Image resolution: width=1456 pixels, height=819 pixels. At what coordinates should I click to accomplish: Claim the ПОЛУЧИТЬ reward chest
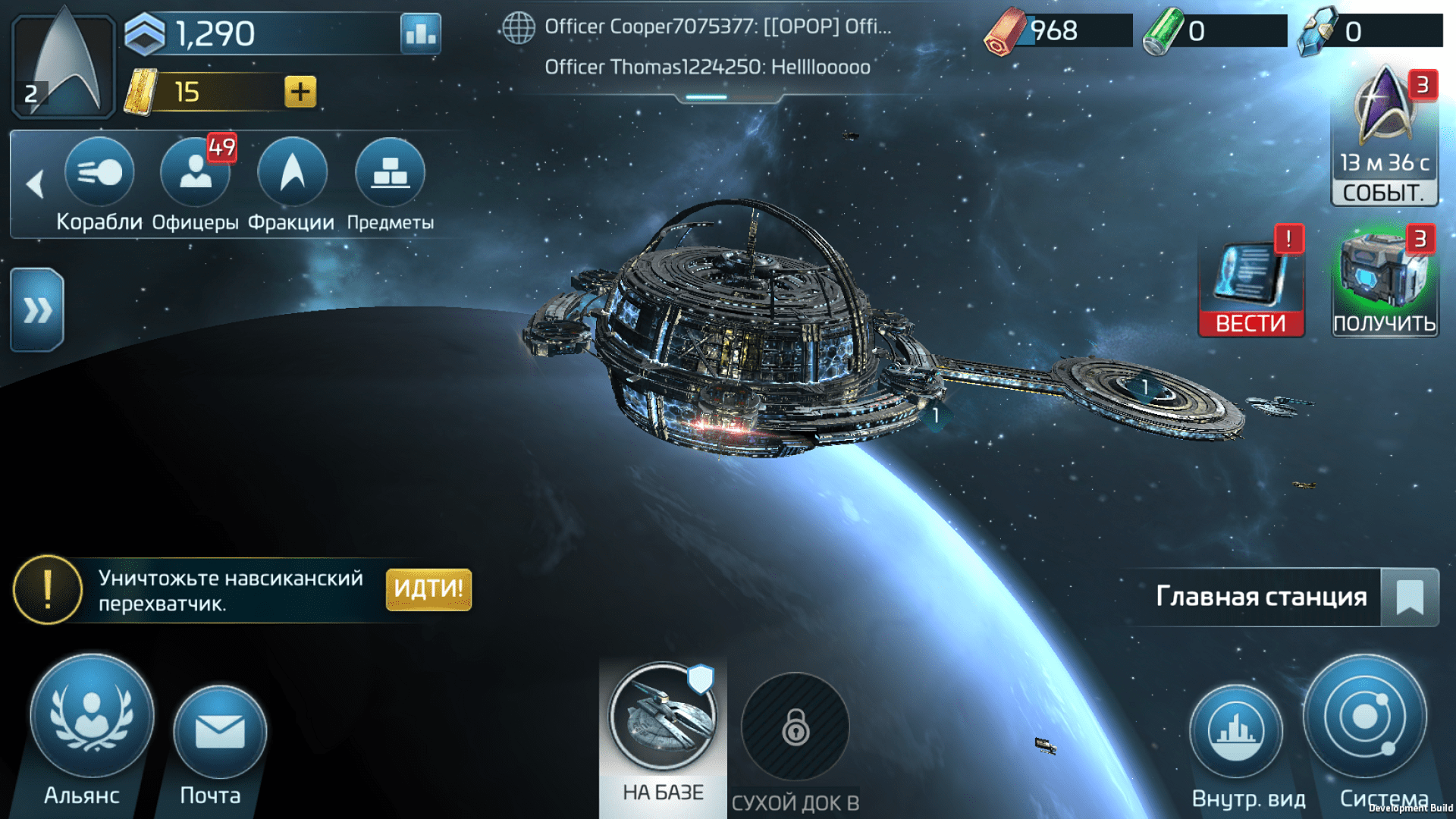1385,282
